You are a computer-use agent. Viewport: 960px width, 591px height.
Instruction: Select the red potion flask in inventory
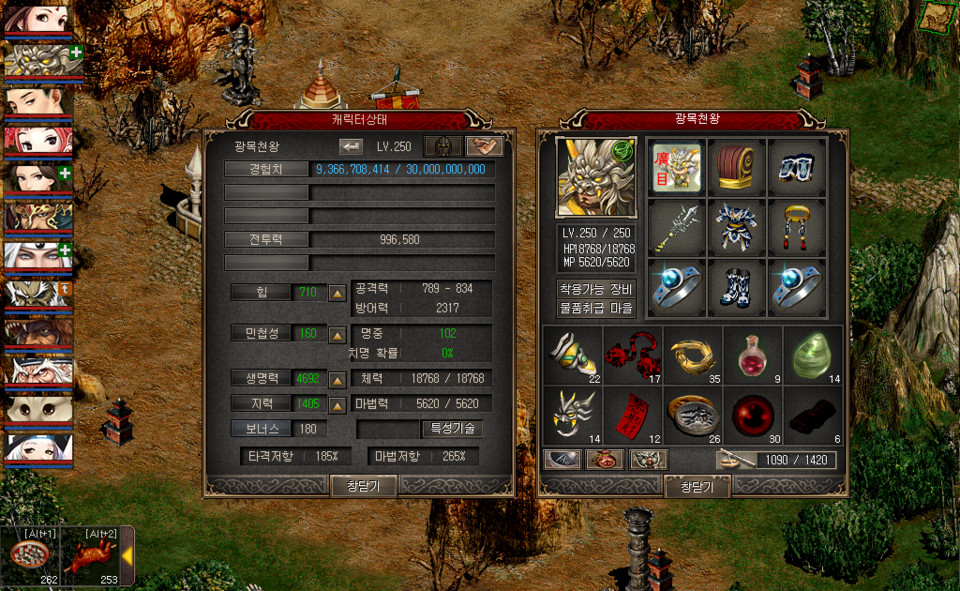click(x=751, y=354)
